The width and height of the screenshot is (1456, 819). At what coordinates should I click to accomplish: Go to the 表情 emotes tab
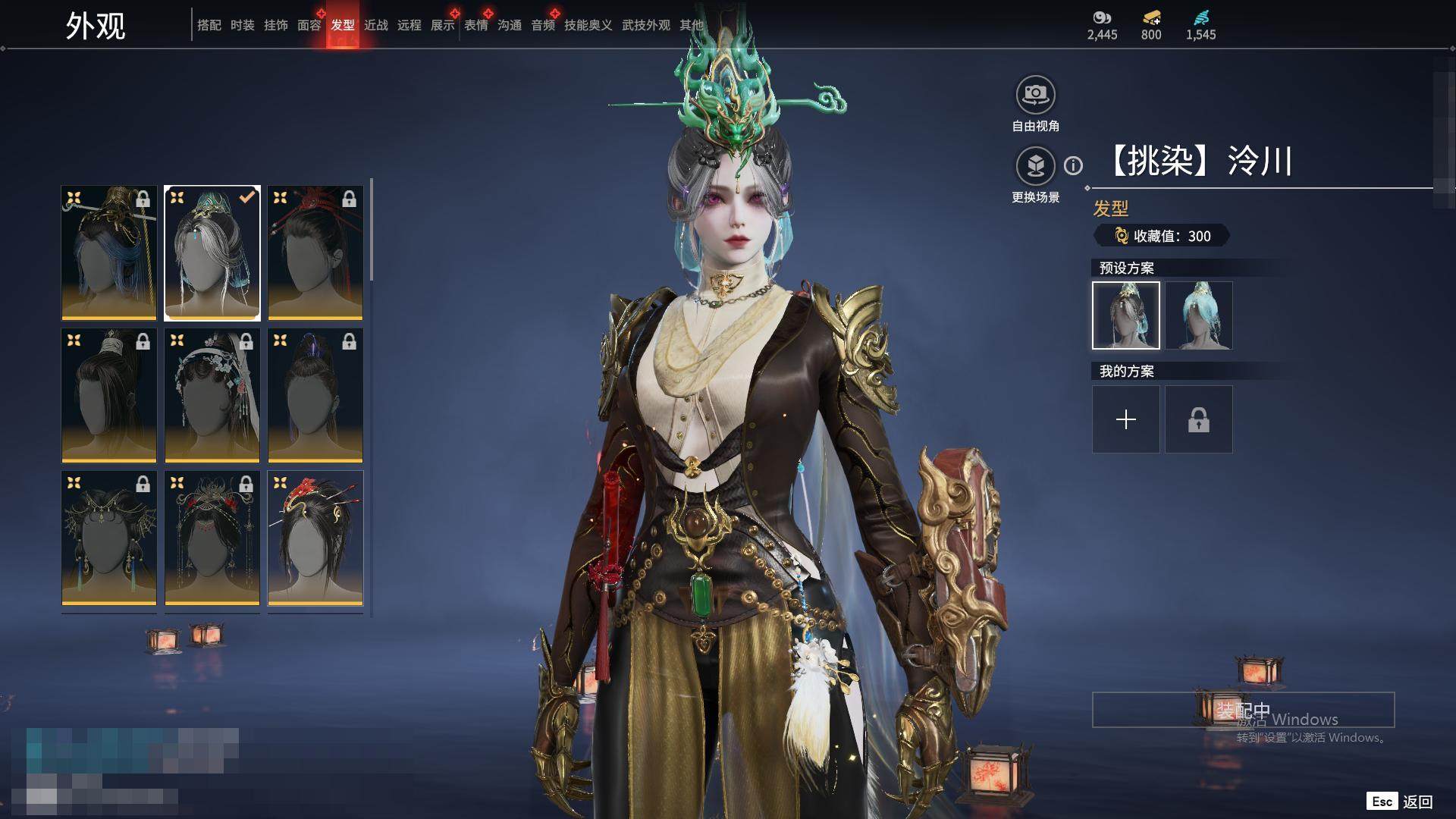click(475, 25)
